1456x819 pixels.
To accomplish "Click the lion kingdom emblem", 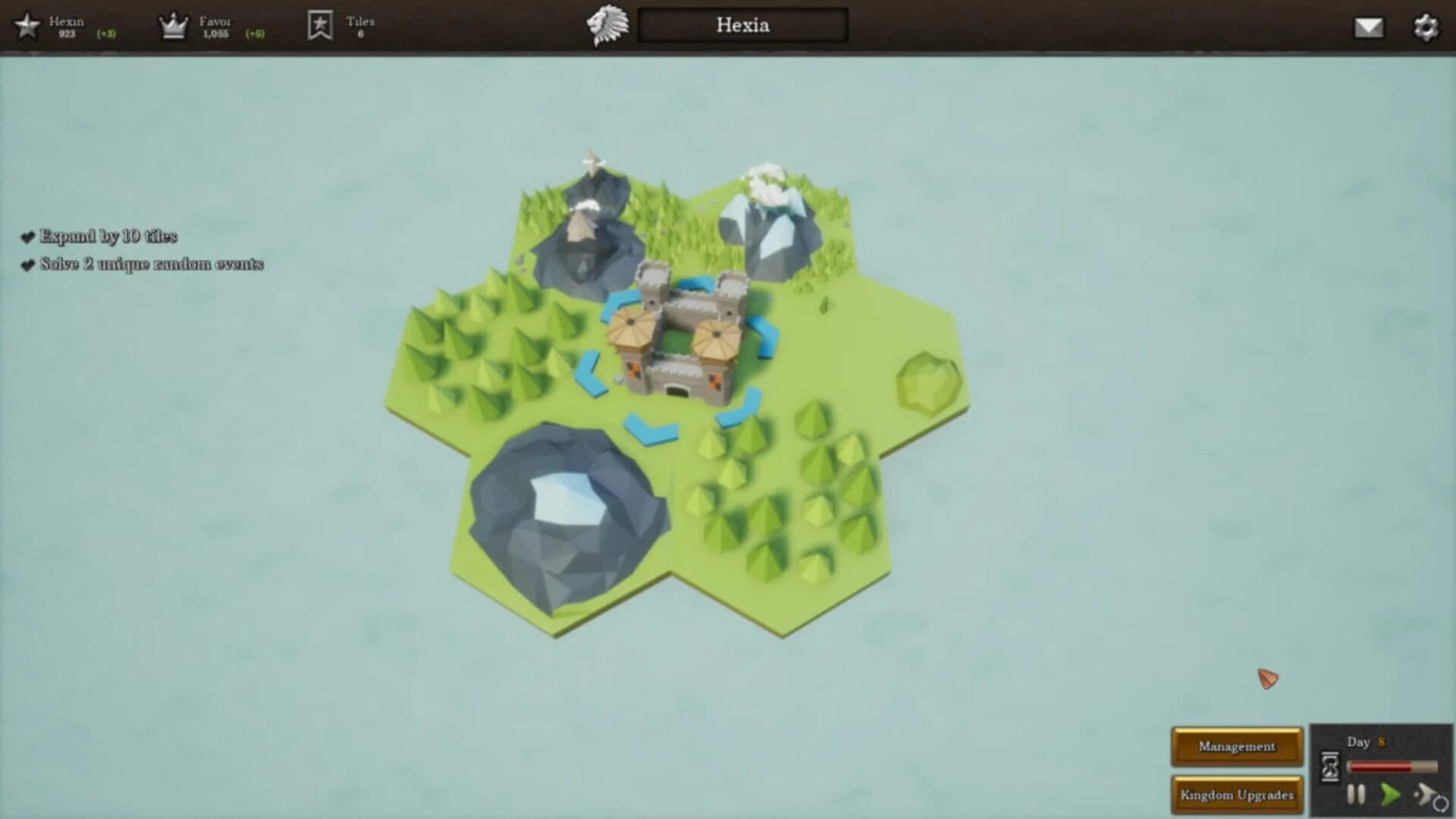I will tap(607, 24).
